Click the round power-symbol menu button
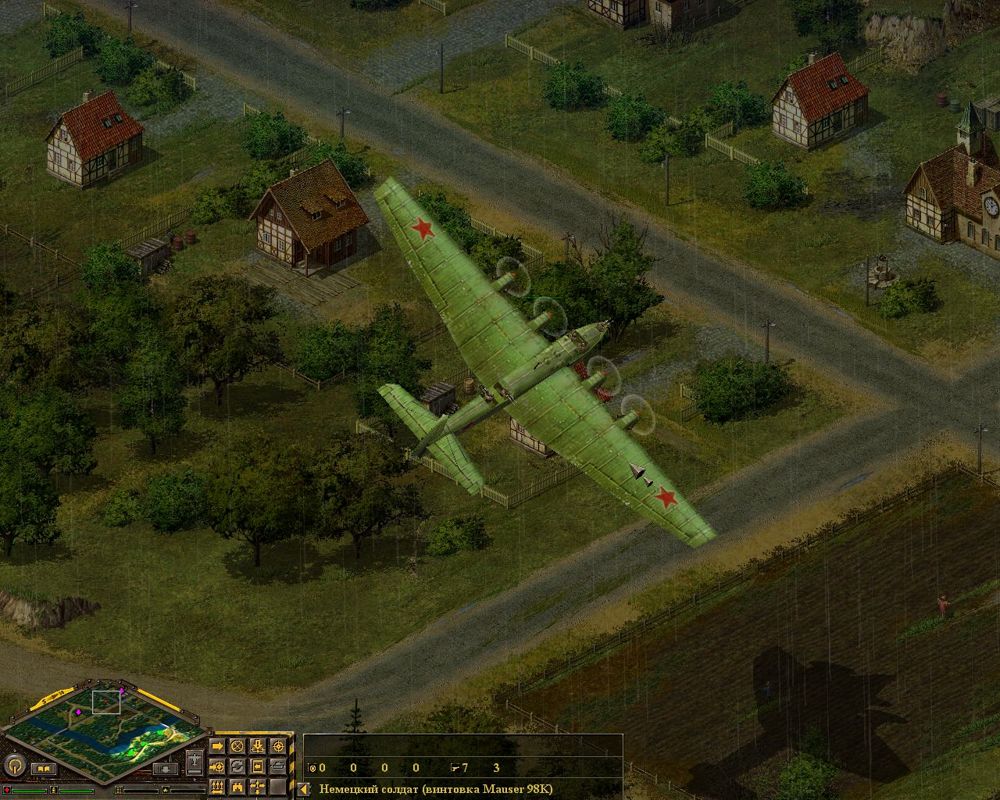 click(x=15, y=766)
